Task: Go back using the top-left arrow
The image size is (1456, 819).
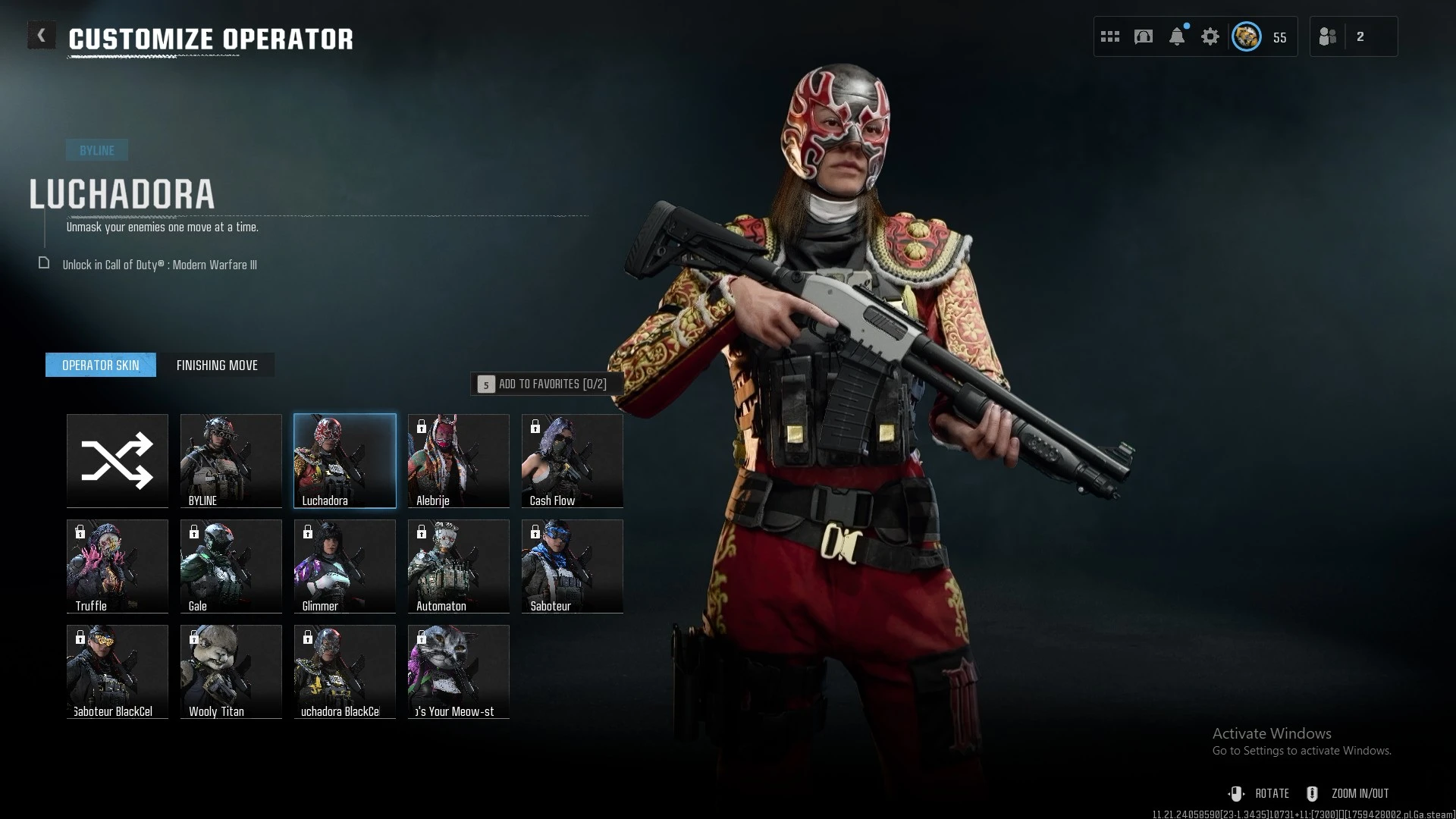Action: pyautogui.click(x=42, y=36)
